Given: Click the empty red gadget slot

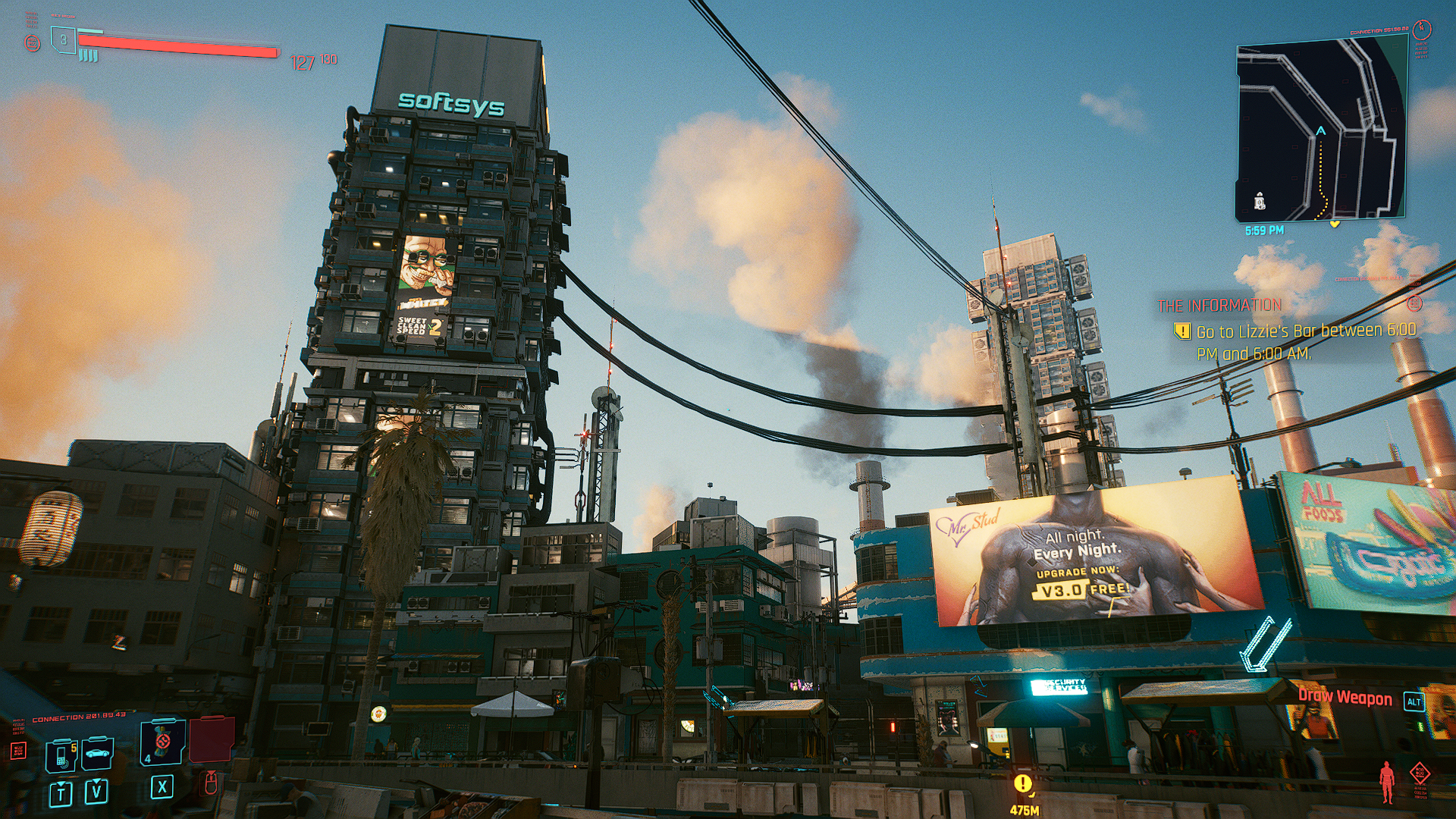Looking at the screenshot, I should point(211,739).
